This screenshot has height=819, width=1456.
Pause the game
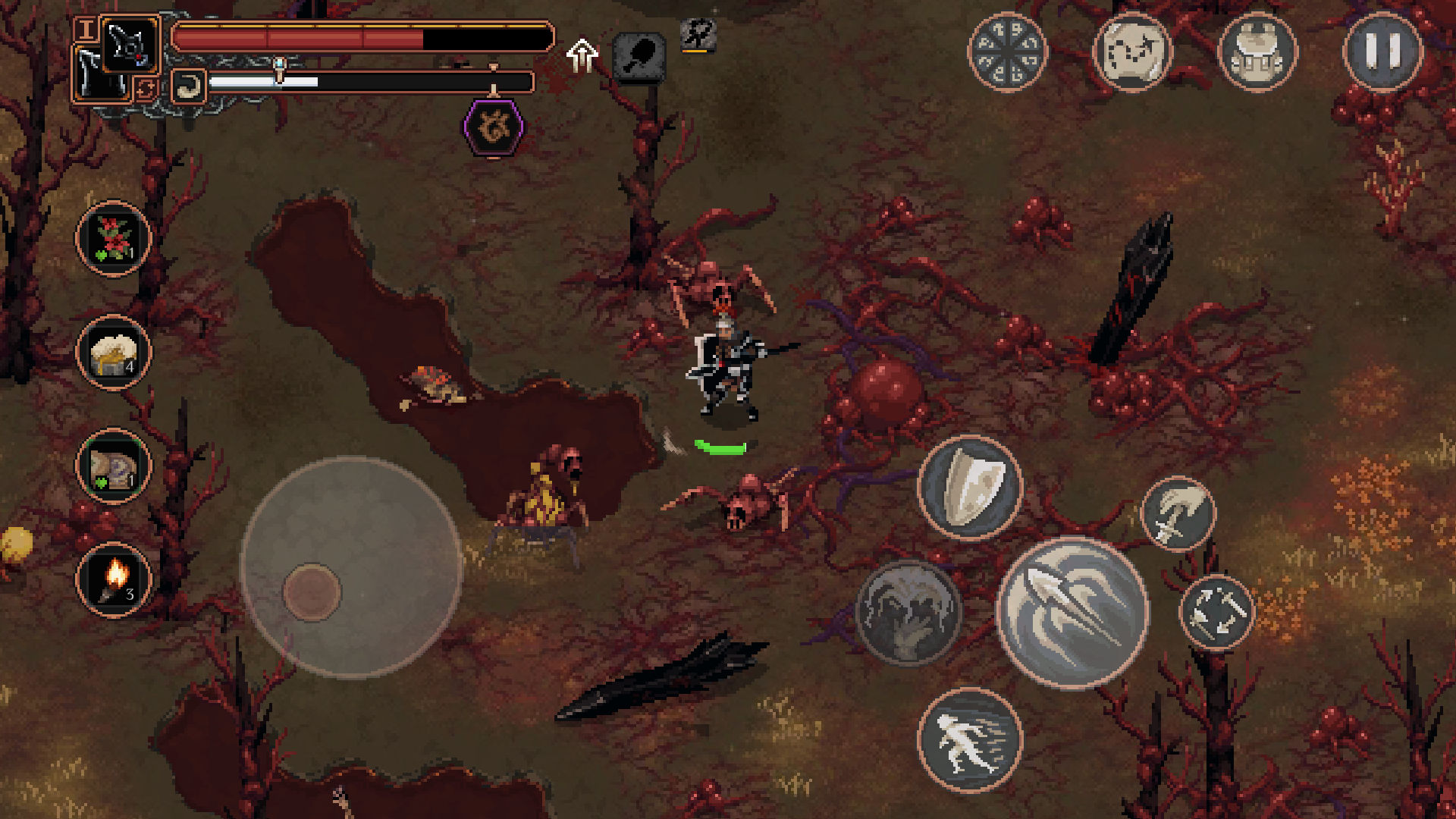tap(1382, 52)
